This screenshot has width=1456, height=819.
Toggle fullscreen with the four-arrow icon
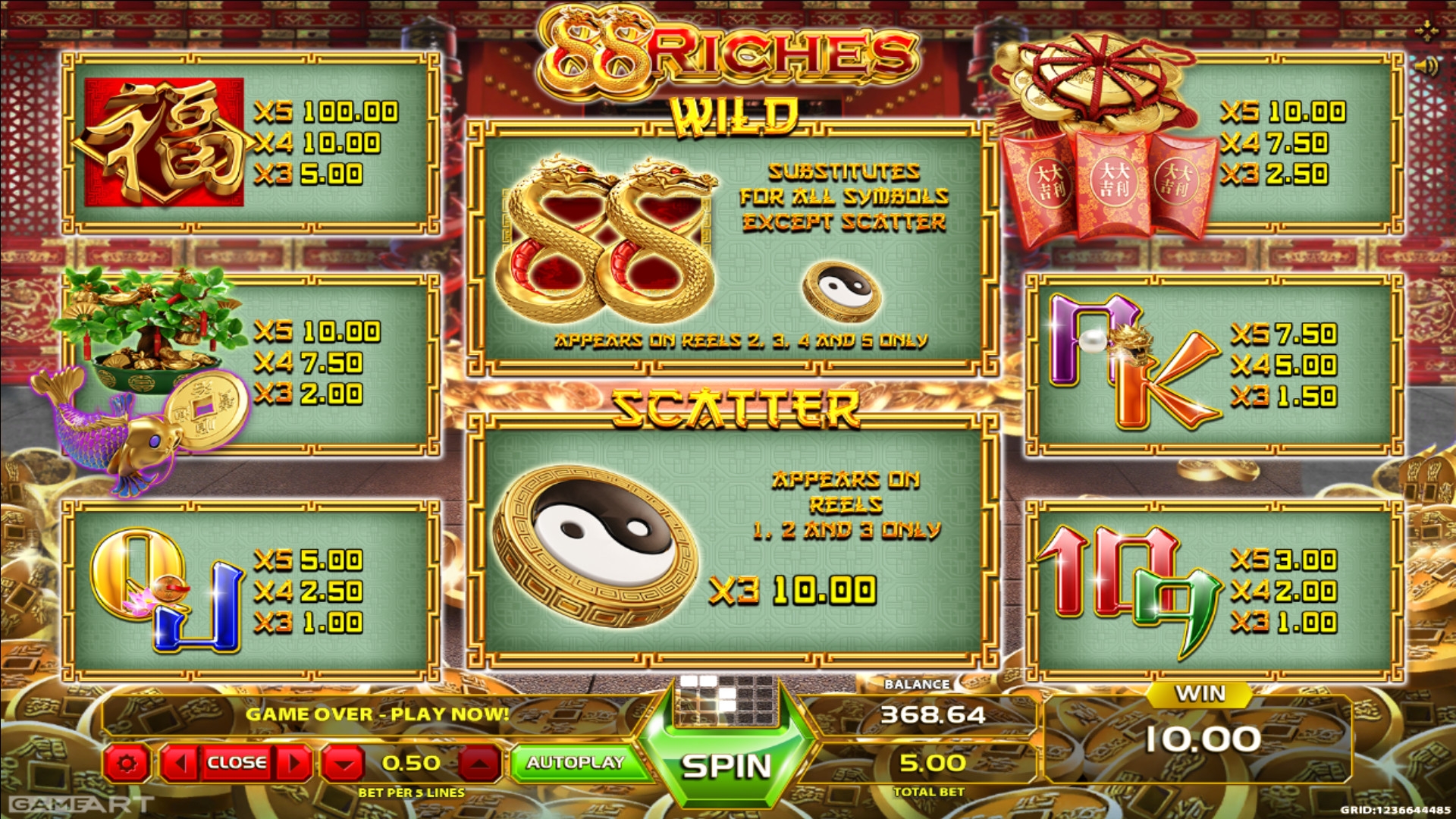coord(1426,31)
